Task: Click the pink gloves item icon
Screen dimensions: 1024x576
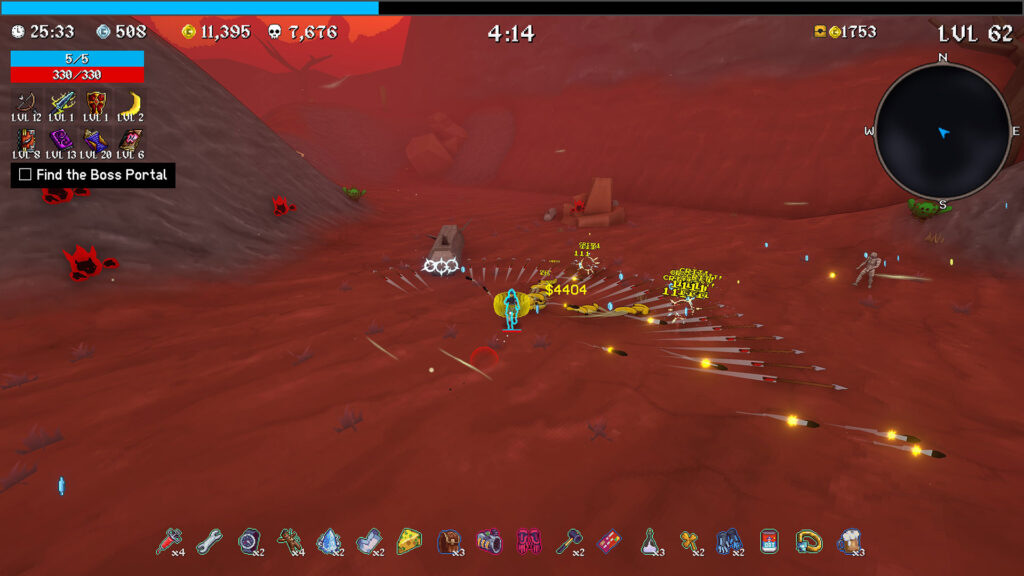Action: tap(529, 541)
